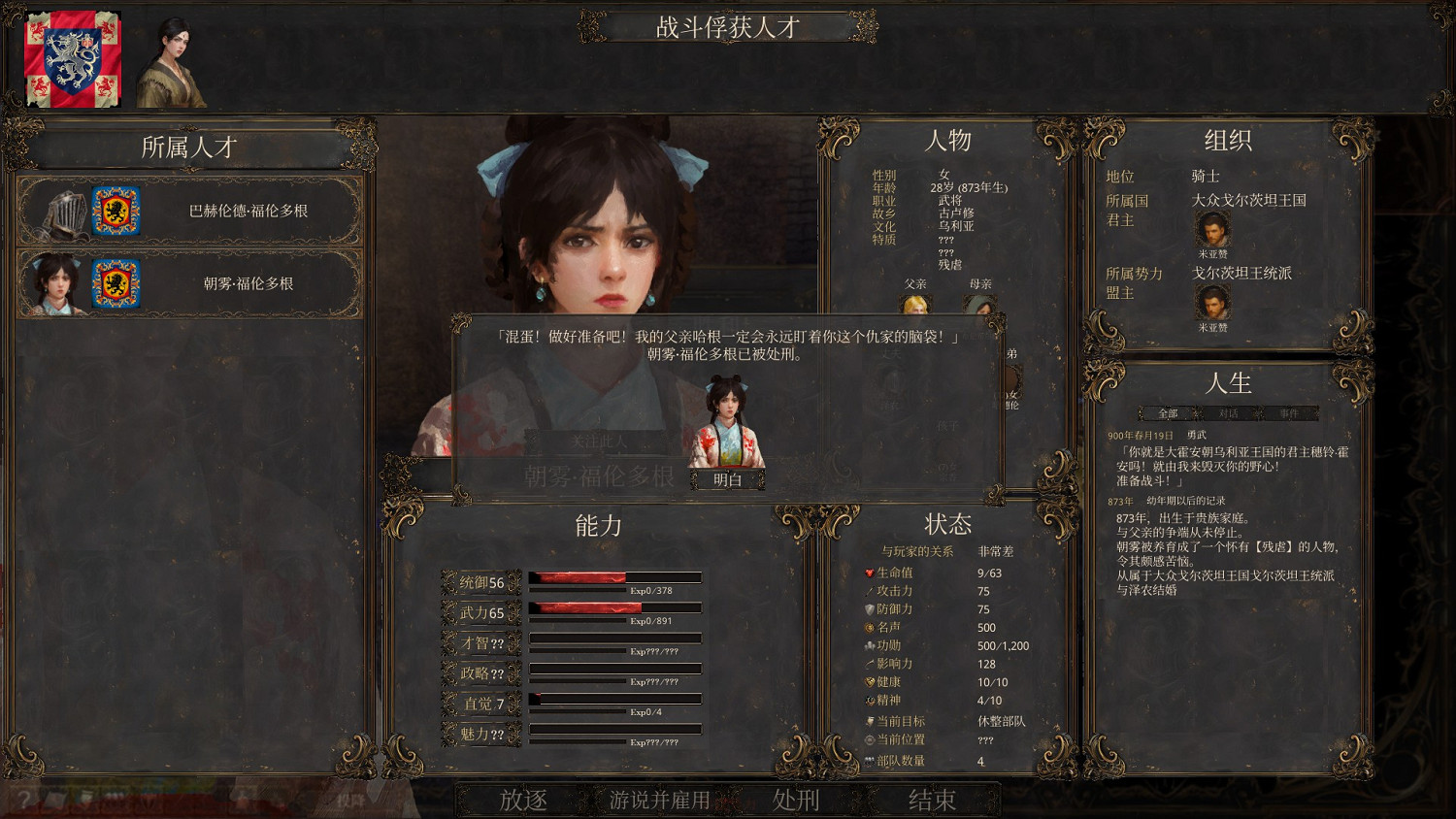Click the 精神 spirit icon
This screenshot has width=1456, height=819.
(870, 700)
